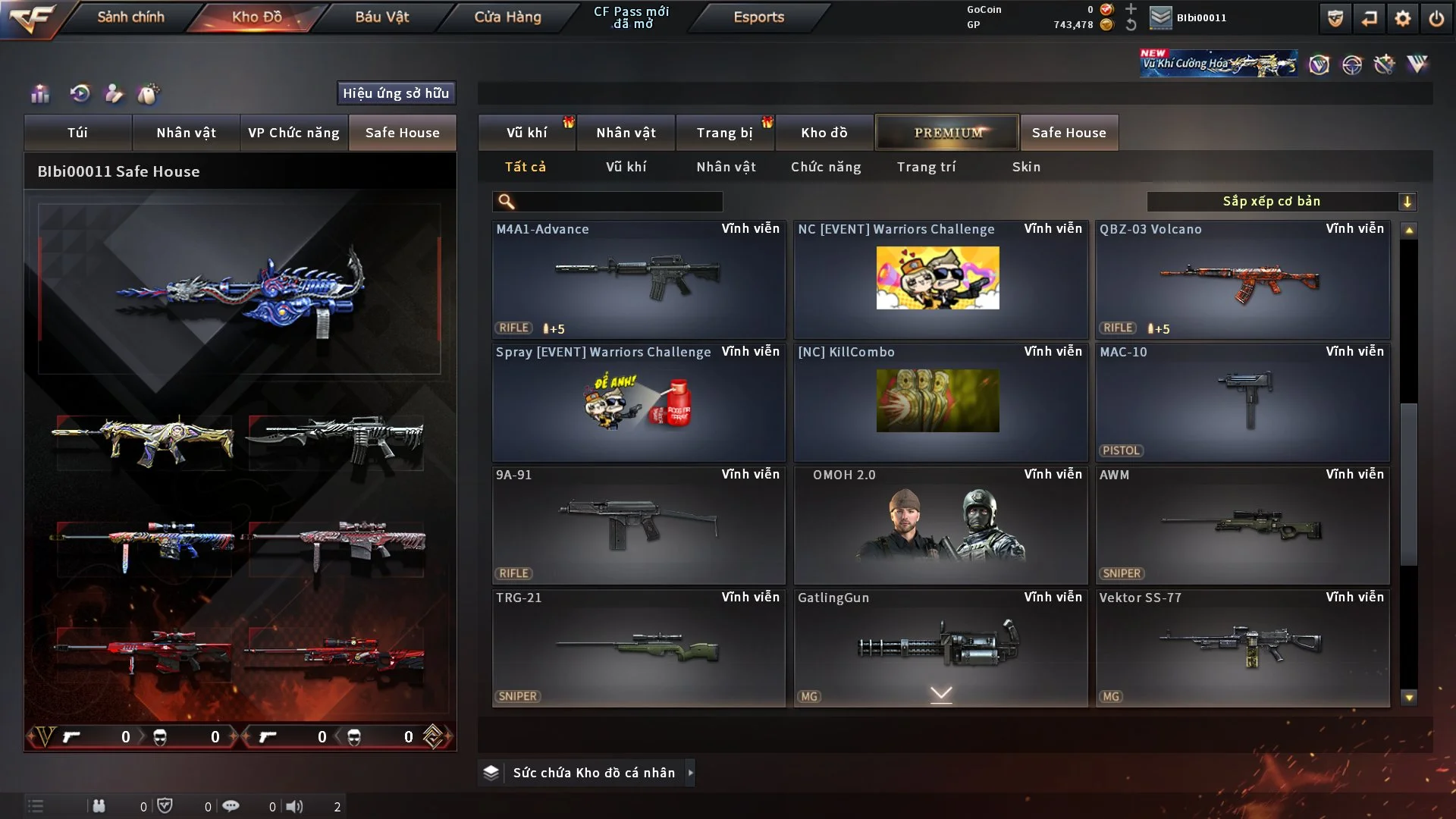
Task: Choose the QBZ-03 Volcano rifle
Action: [x=1242, y=280]
